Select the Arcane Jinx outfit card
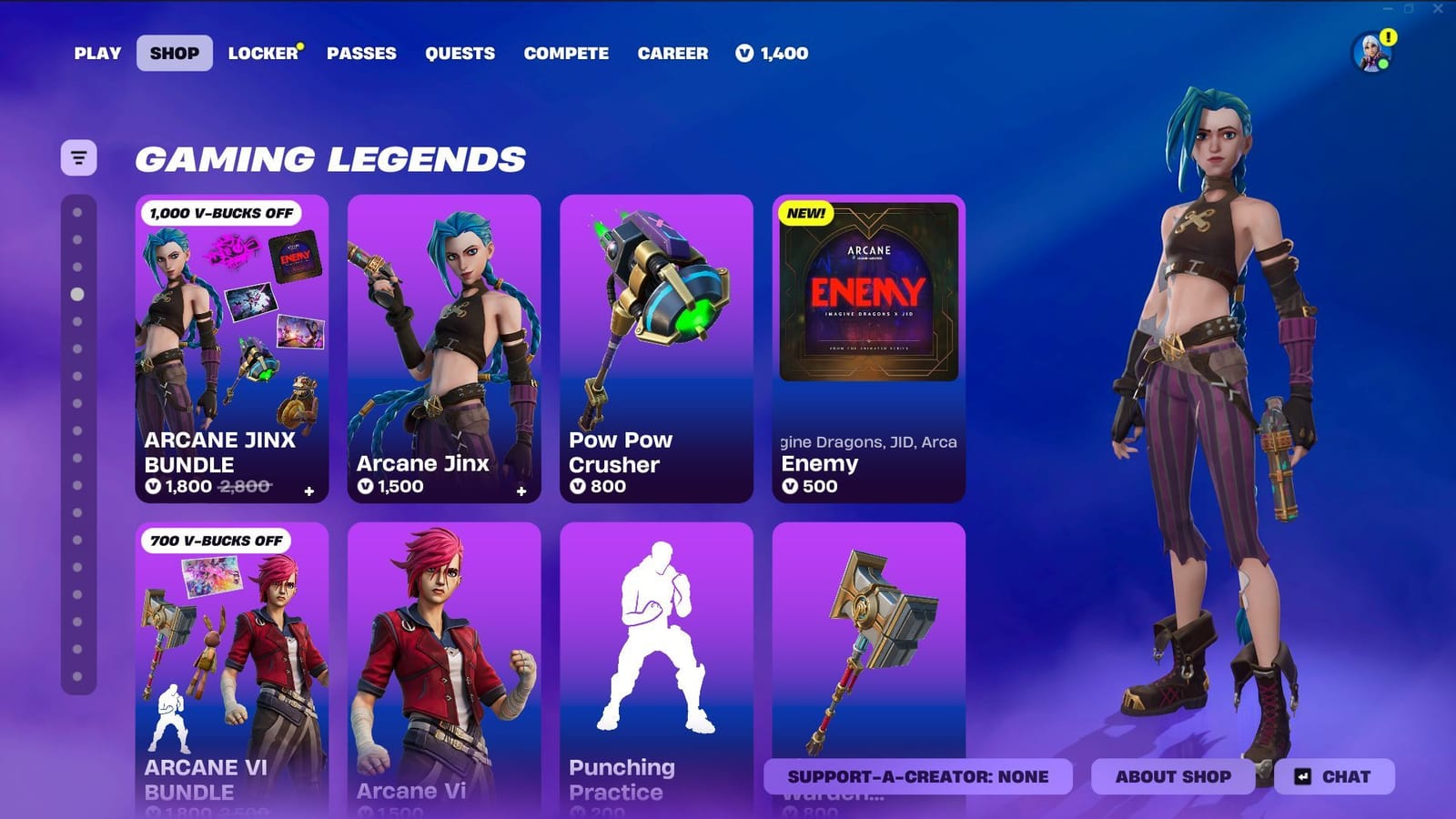Image resolution: width=1456 pixels, height=819 pixels. point(444,346)
